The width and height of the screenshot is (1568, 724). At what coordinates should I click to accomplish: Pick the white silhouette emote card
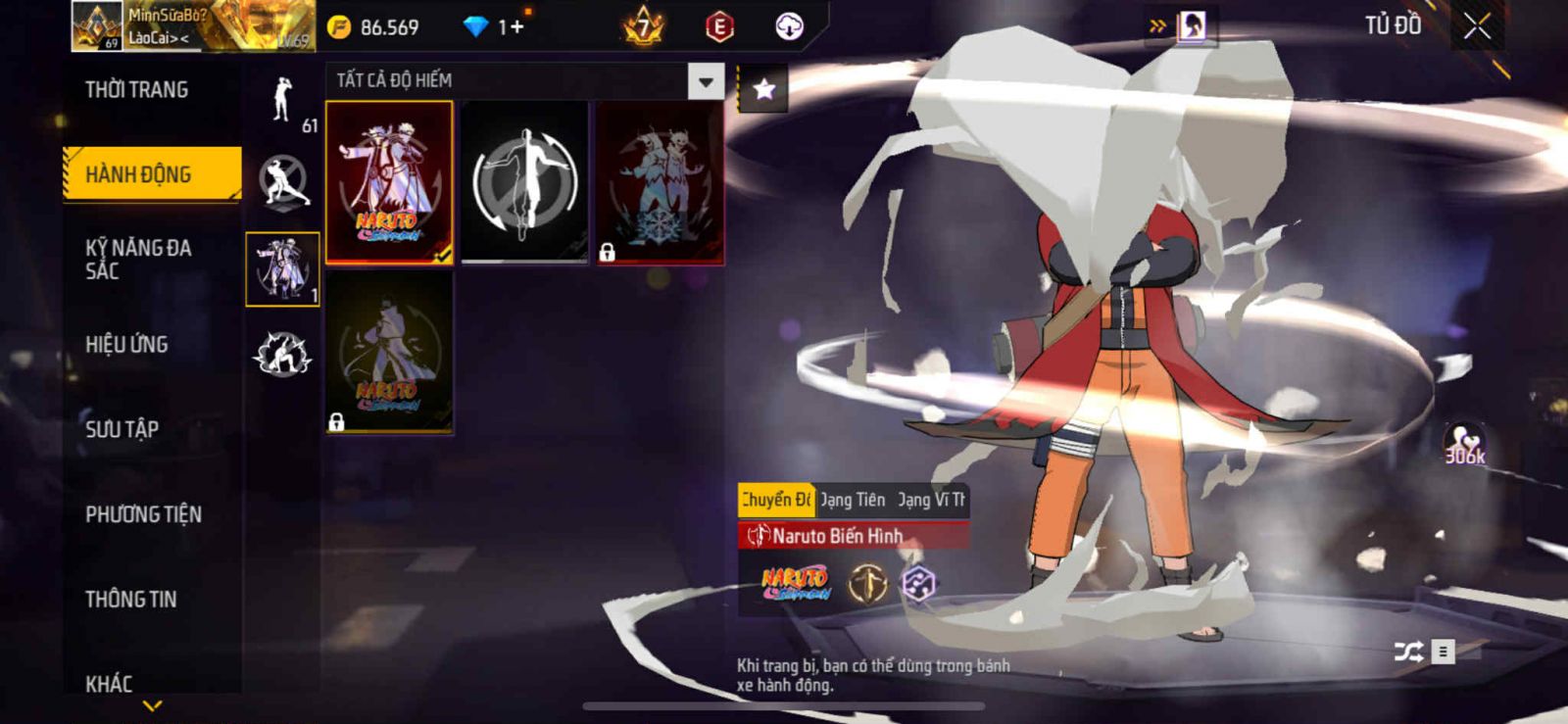pos(524,182)
